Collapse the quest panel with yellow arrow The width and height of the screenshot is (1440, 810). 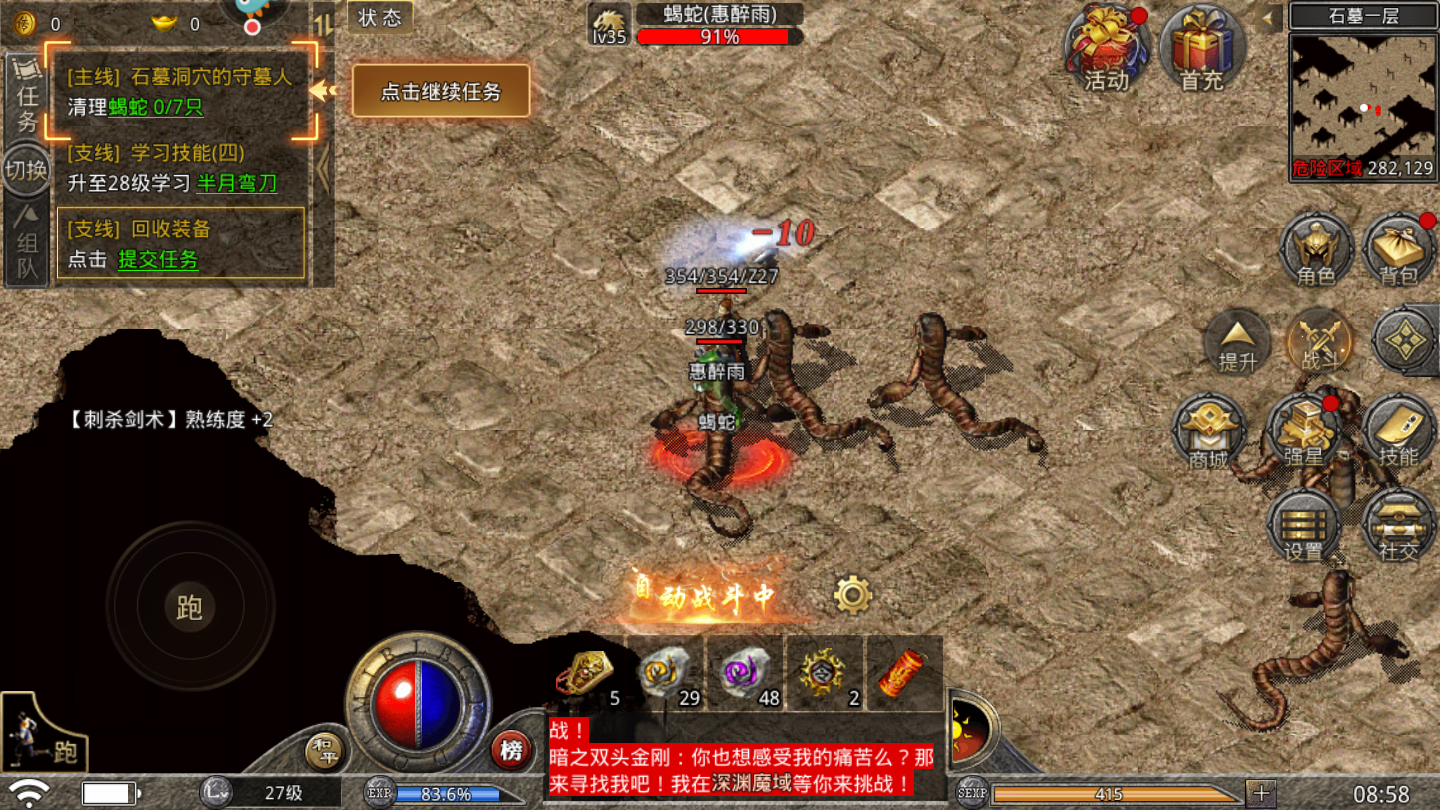[320, 90]
